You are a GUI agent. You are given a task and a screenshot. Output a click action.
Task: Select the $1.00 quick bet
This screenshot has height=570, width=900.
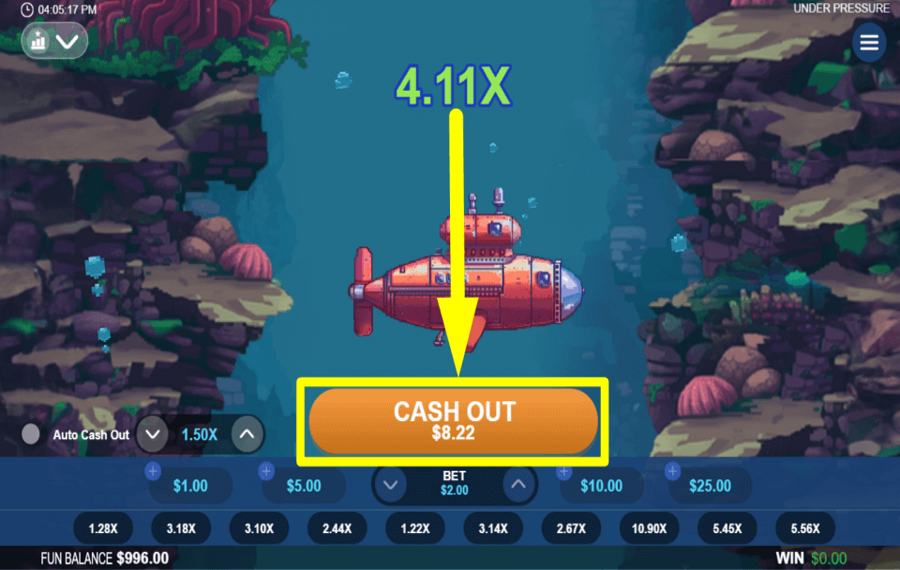click(190, 486)
